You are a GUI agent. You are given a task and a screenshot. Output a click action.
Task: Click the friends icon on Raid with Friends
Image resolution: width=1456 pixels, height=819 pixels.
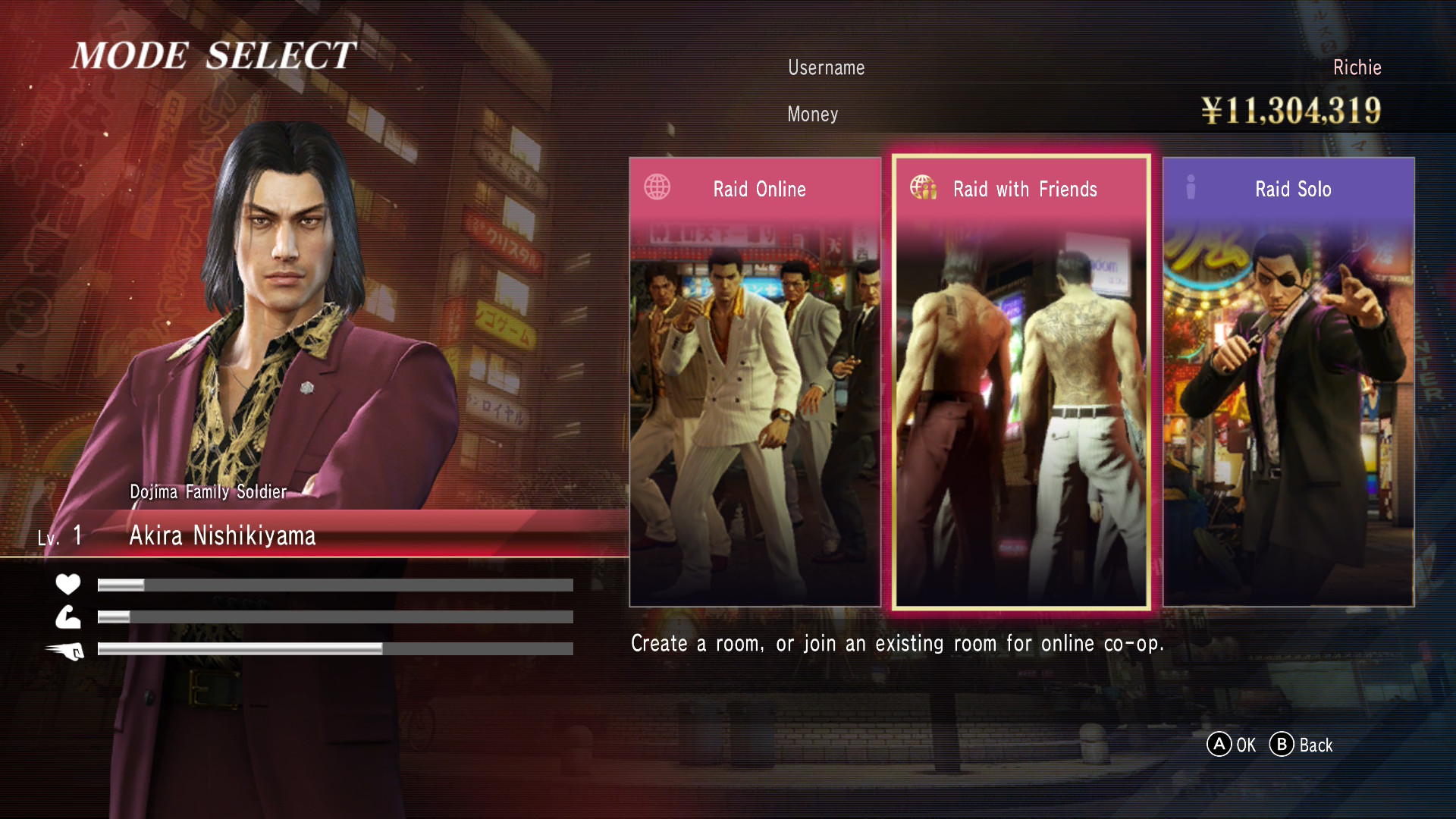(x=924, y=187)
